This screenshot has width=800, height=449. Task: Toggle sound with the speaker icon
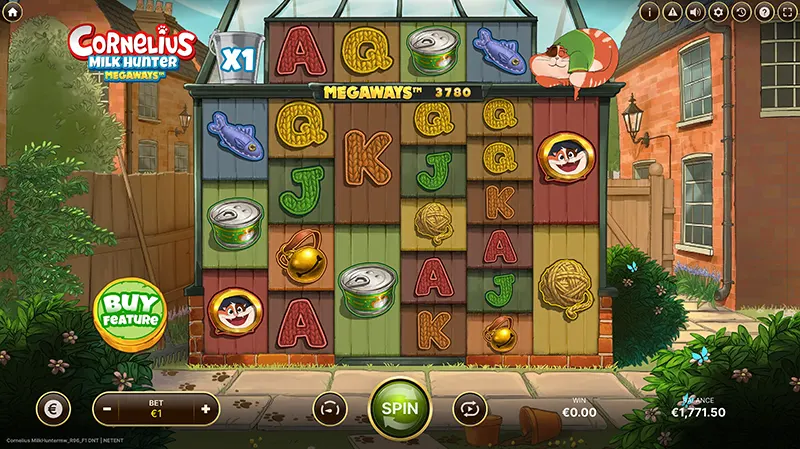click(x=695, y=12)
